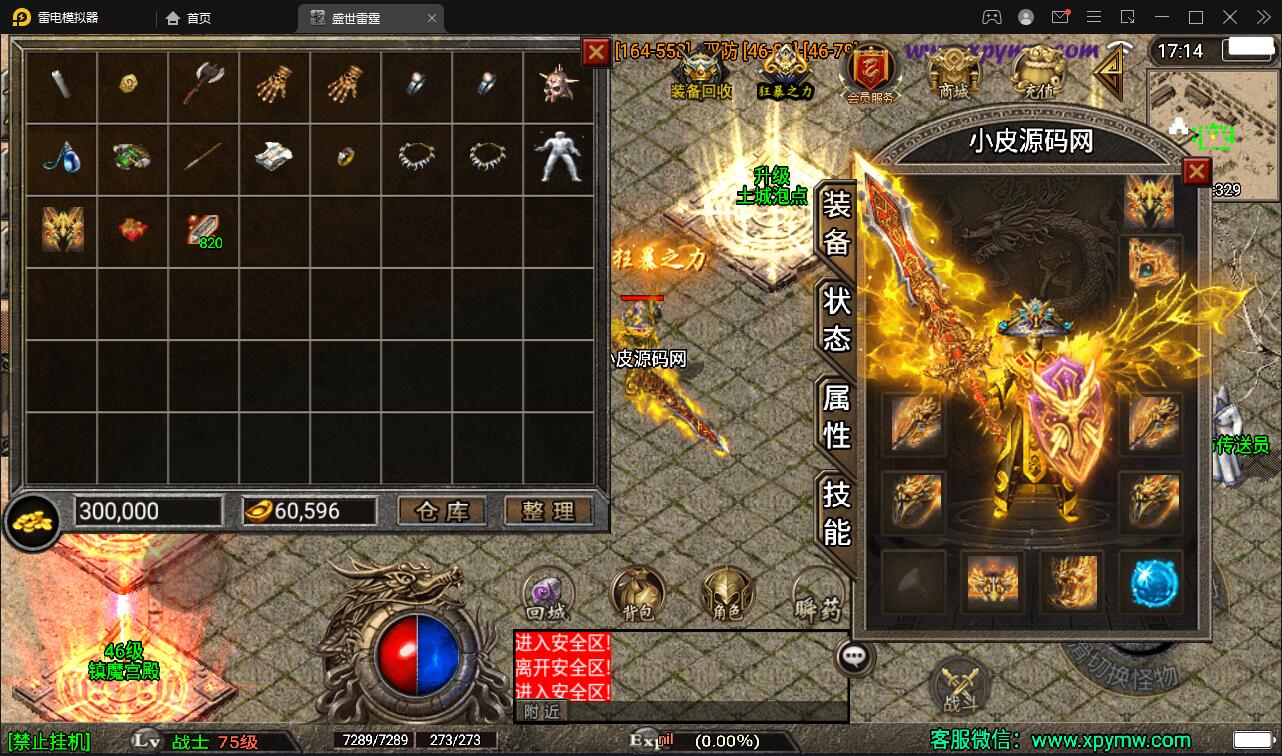The height and width of the screenshot is (756, 1282).
Task: Open the 仓库 warehouse
Action: [442, 511]
